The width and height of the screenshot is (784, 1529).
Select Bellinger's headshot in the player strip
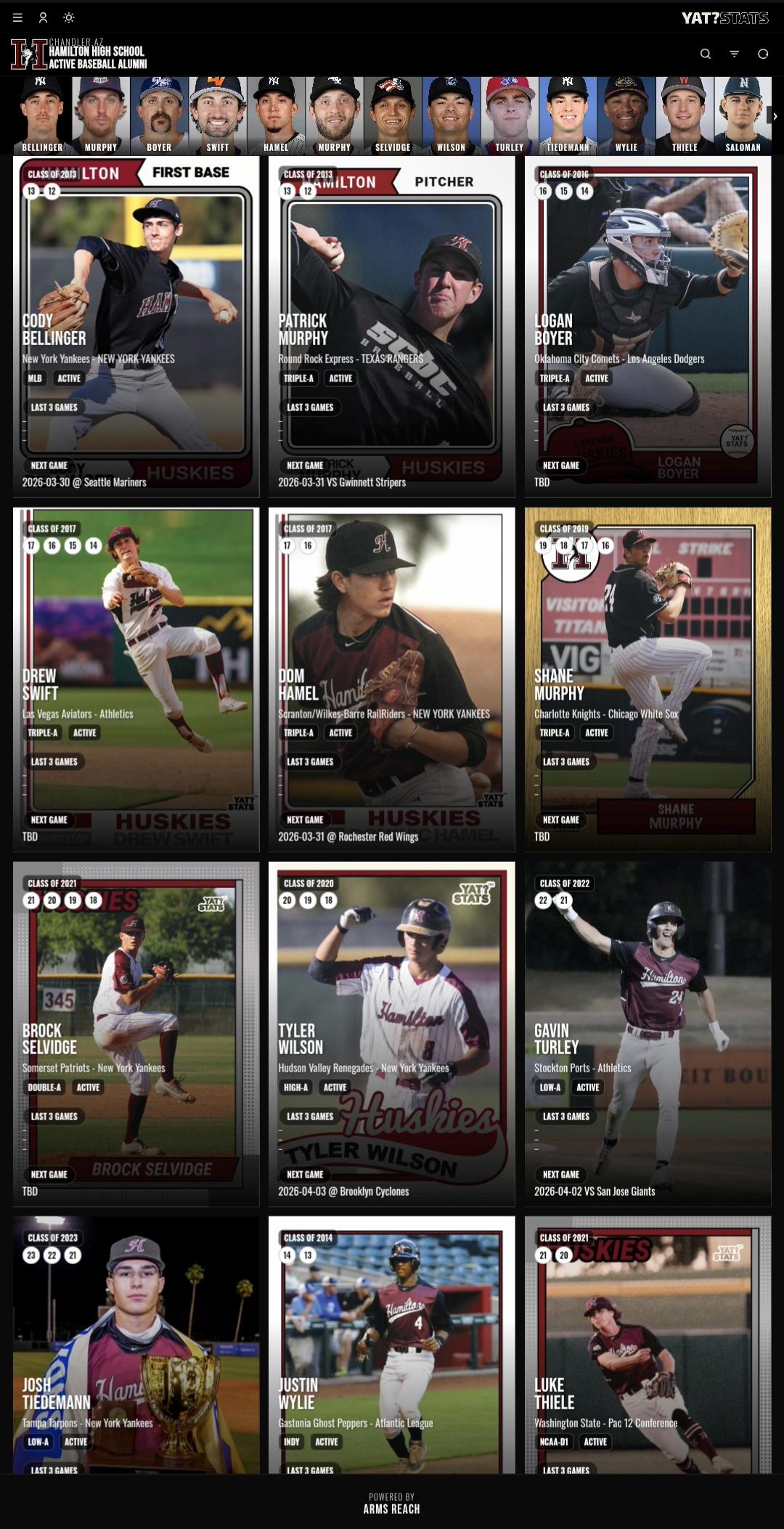[x=42, y=115]
